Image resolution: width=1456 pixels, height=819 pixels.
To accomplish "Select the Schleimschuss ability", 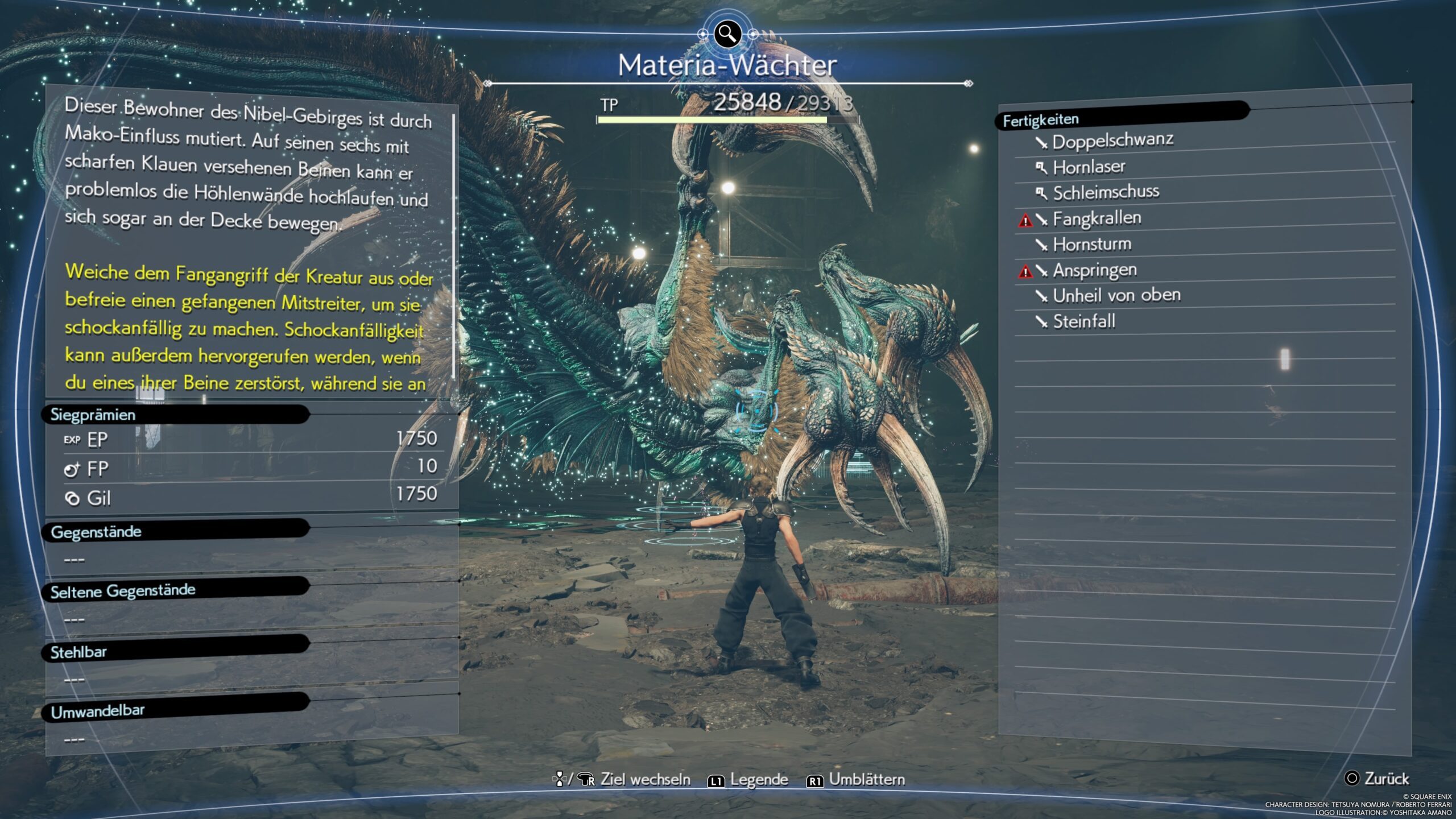I will coord(1106,193).
